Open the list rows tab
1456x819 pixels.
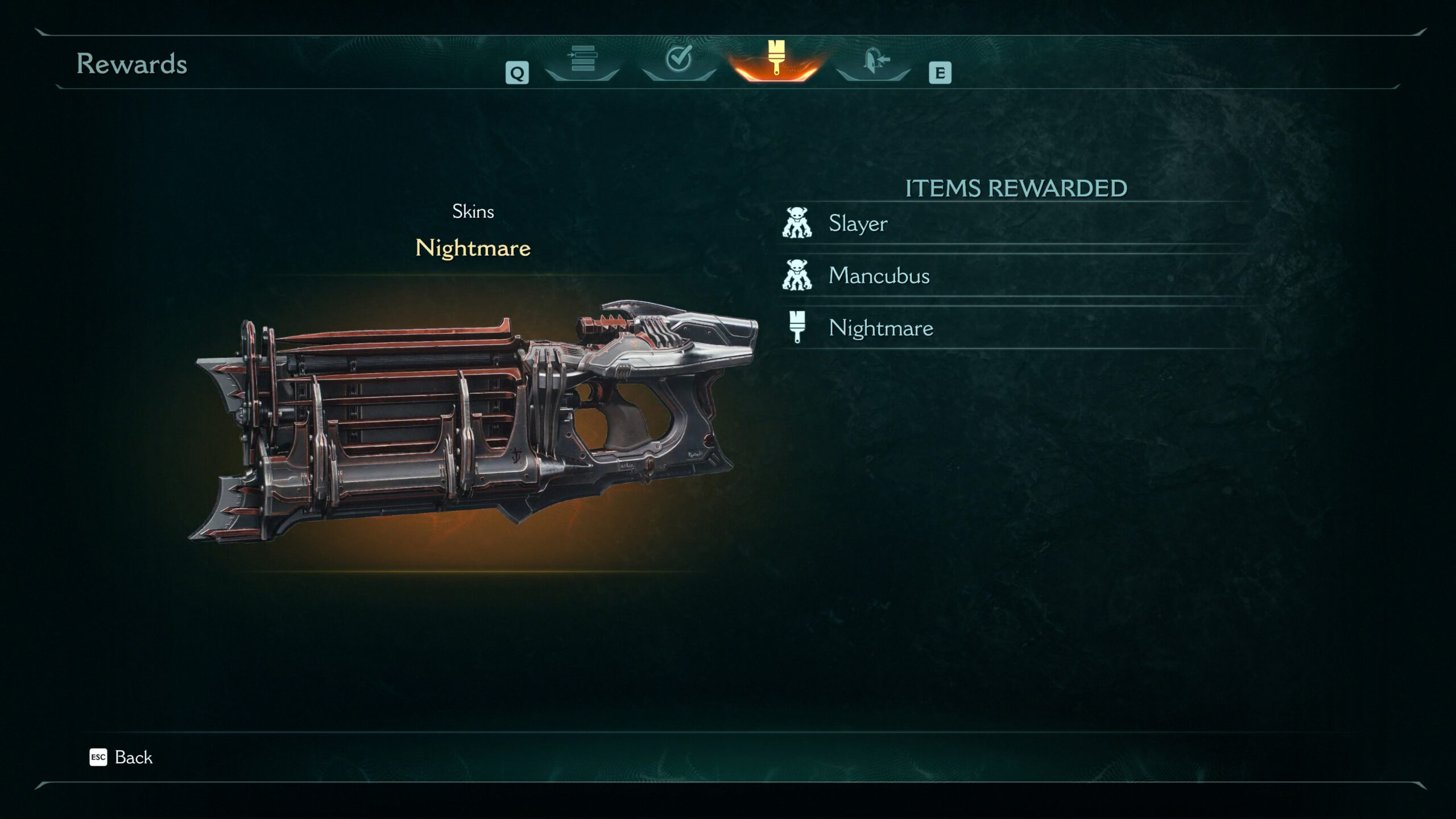click(582, 60)
